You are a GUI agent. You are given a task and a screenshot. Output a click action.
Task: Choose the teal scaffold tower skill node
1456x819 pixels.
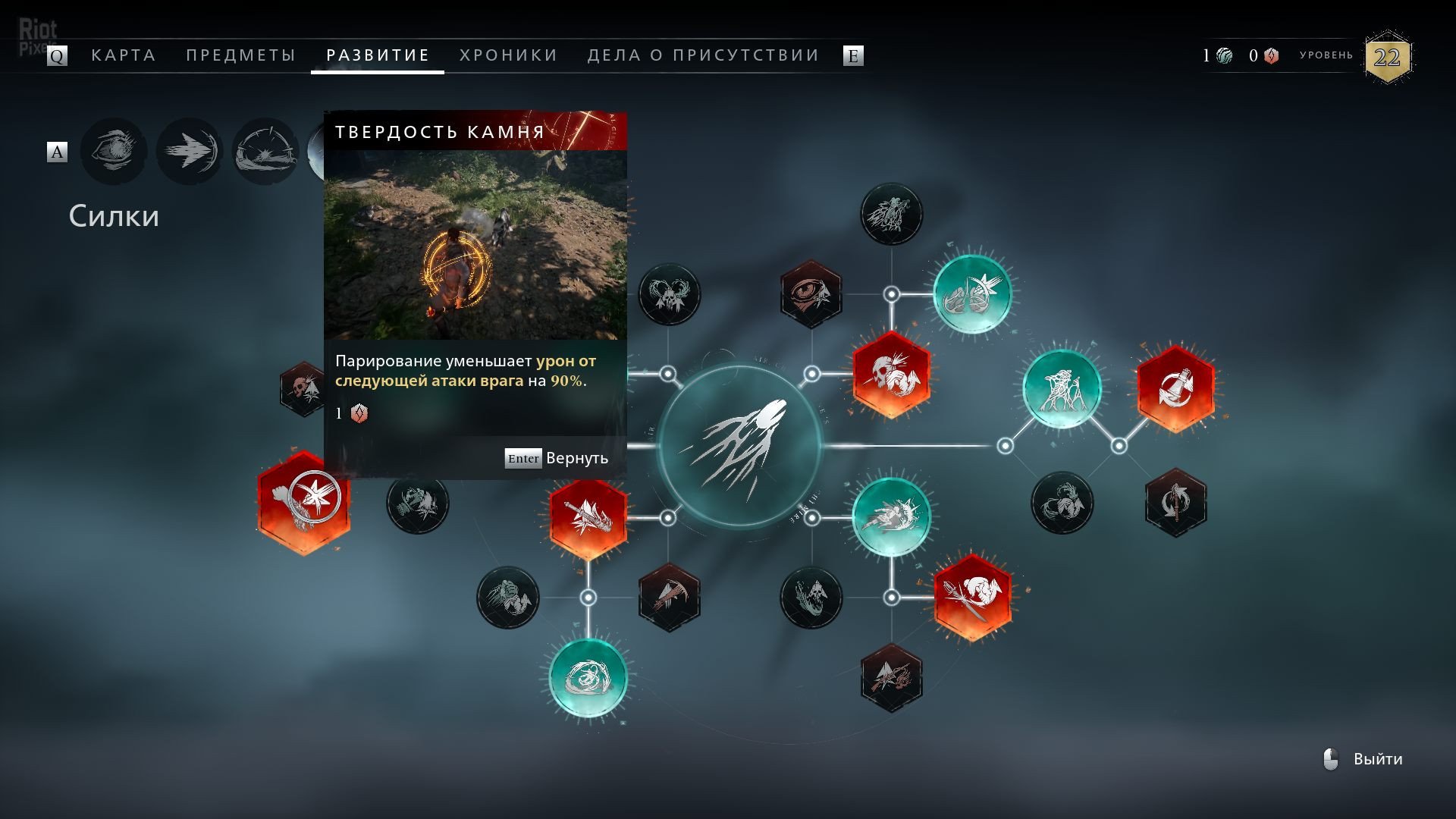1062,388
